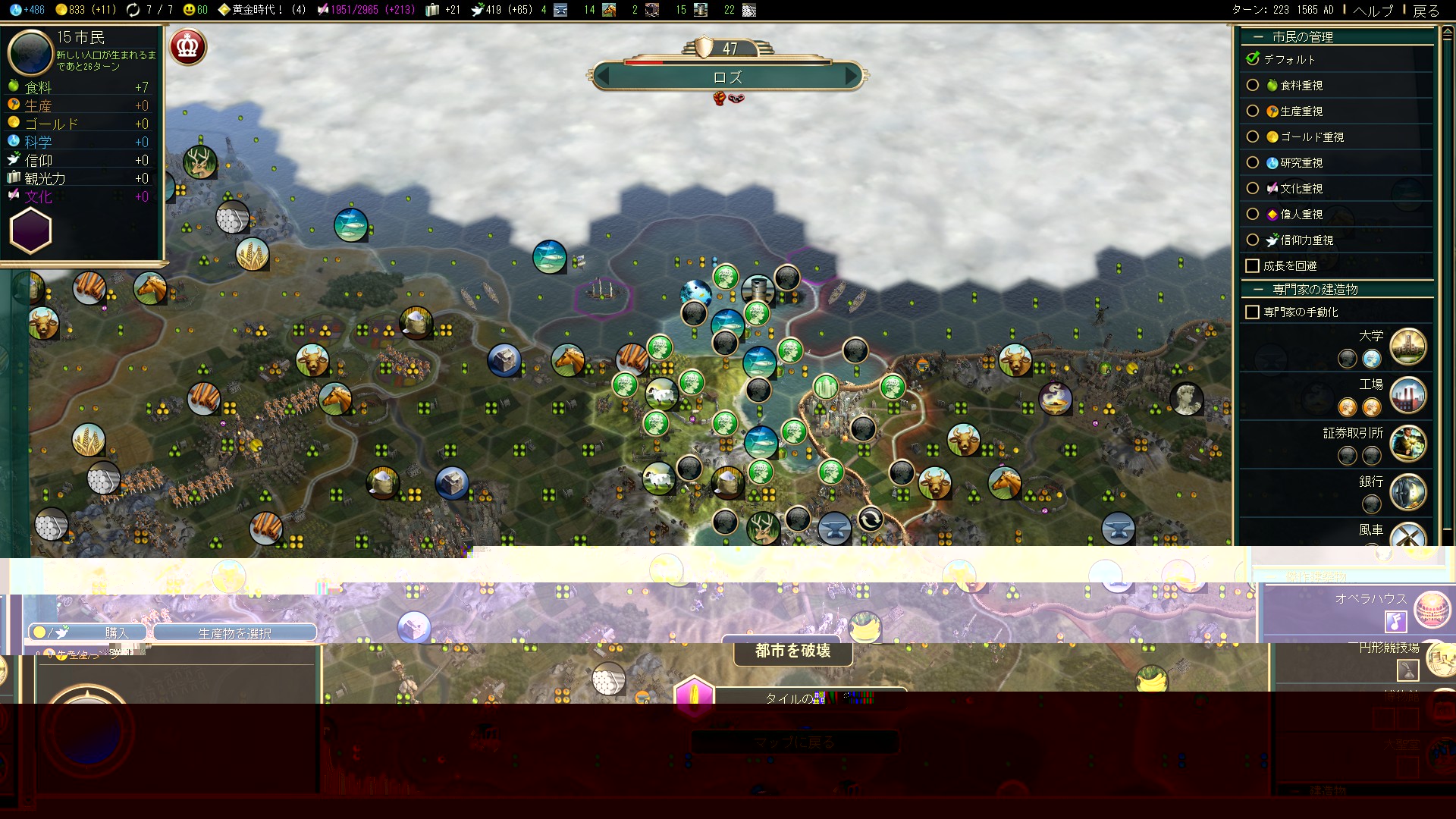Select the 食料重視 food focus option
1456x819 pixels.
1253,86
